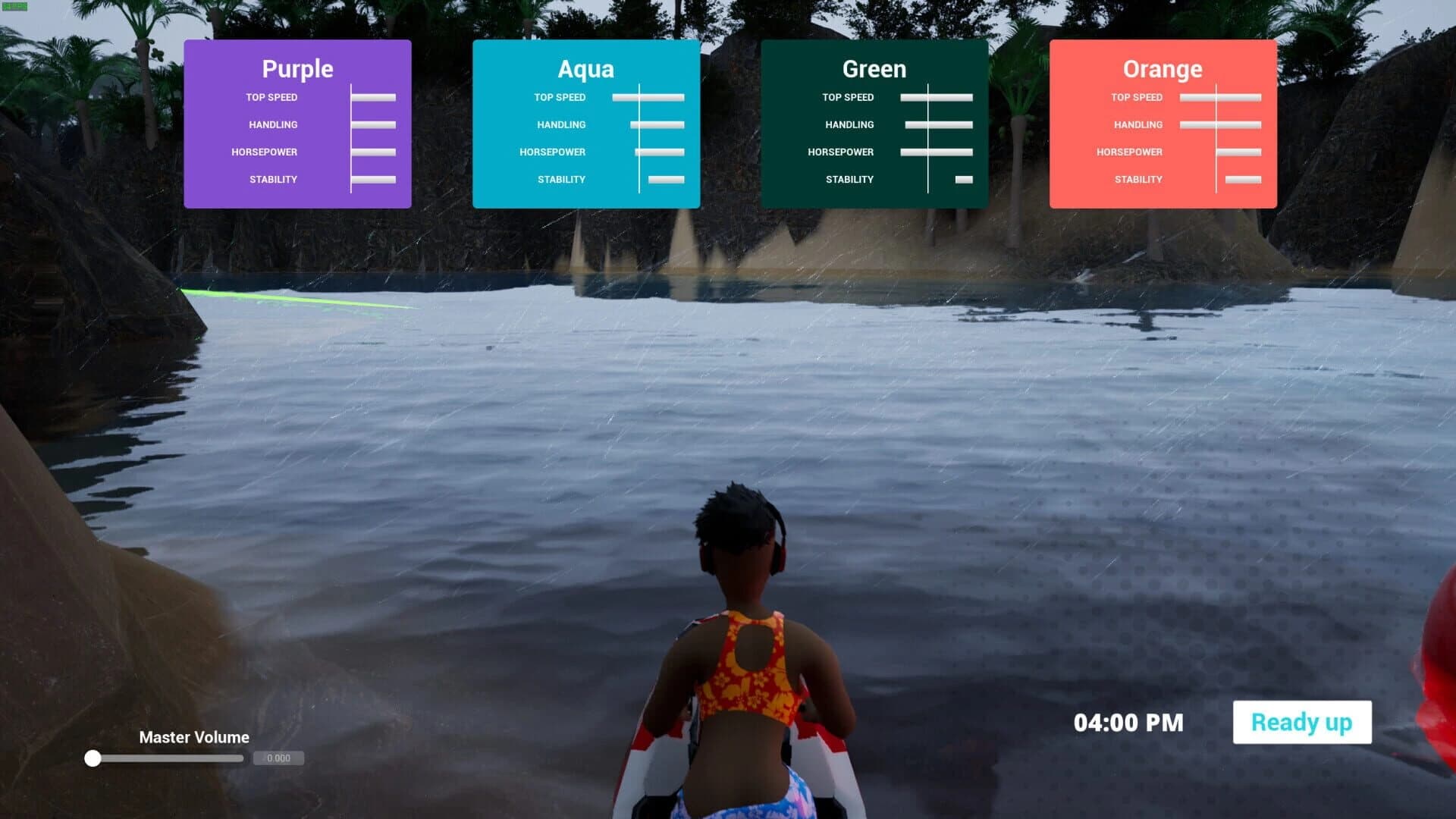1456x819 pixels.
Task: Click the STABILITY label on Green card
Action: (849, 179)
